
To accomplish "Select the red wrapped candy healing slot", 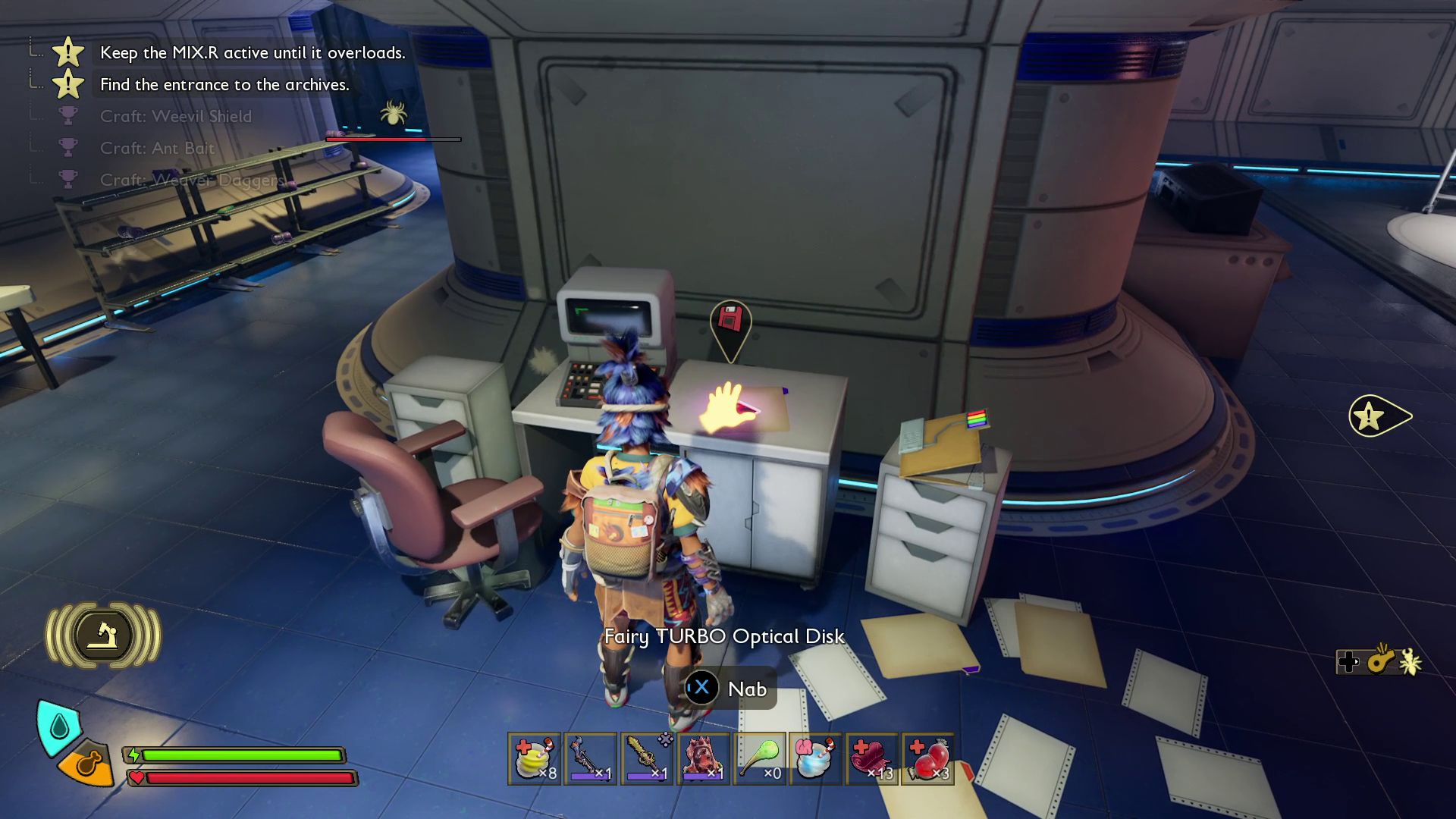I will 927,758.
